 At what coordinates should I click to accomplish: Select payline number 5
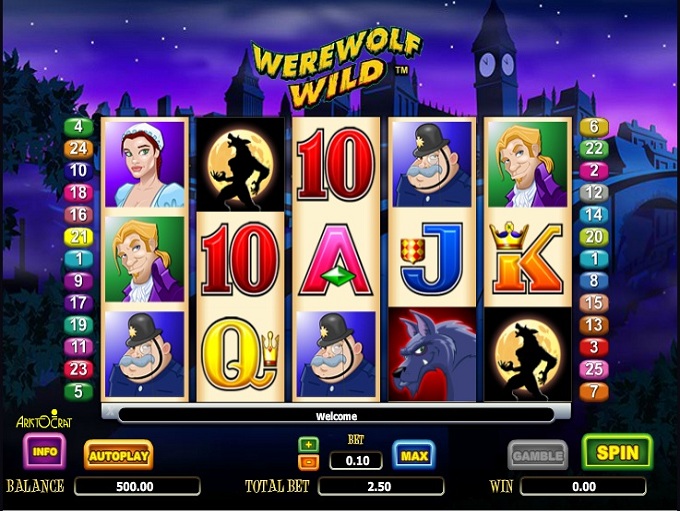77,391
